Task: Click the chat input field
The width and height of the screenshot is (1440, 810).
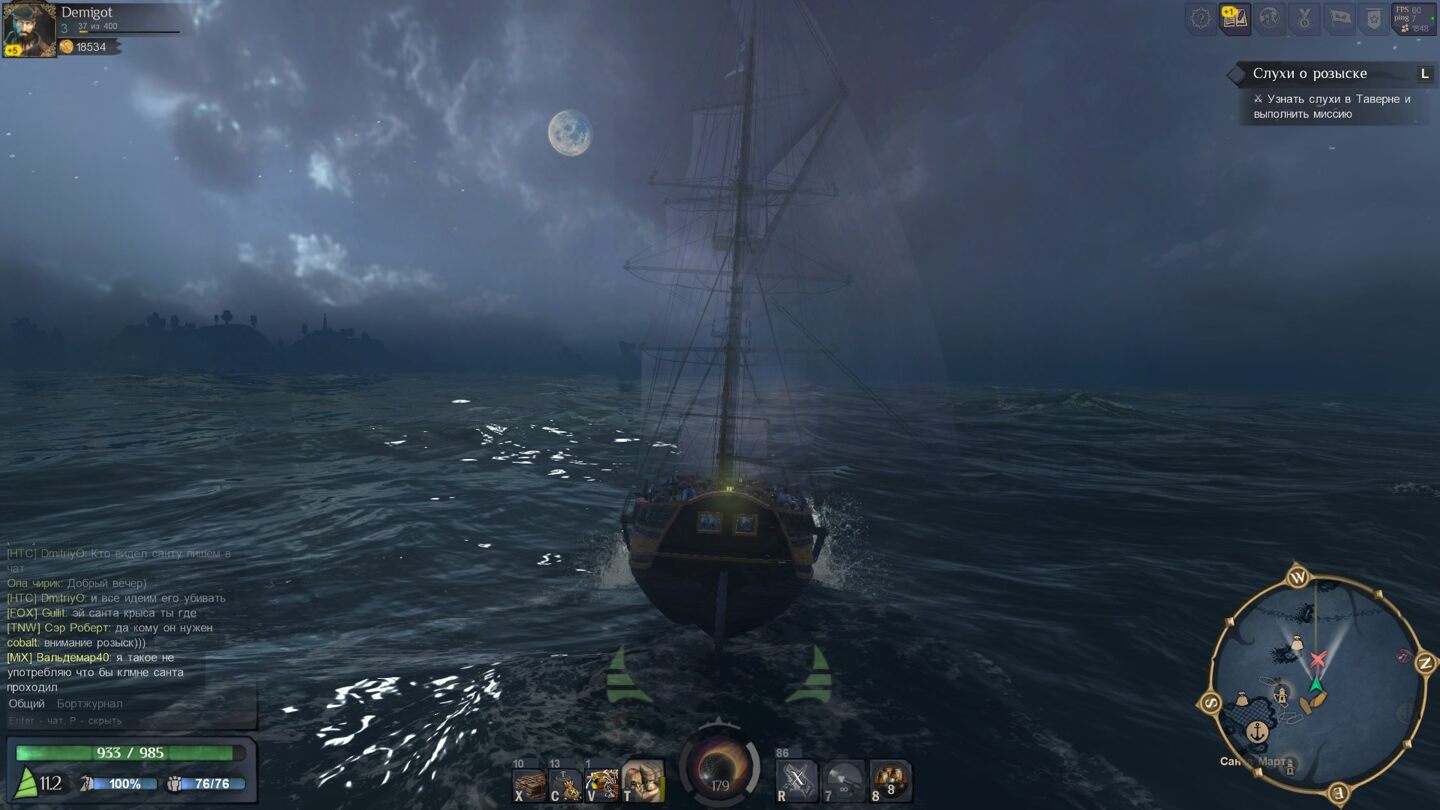Action: click(120, 721)
